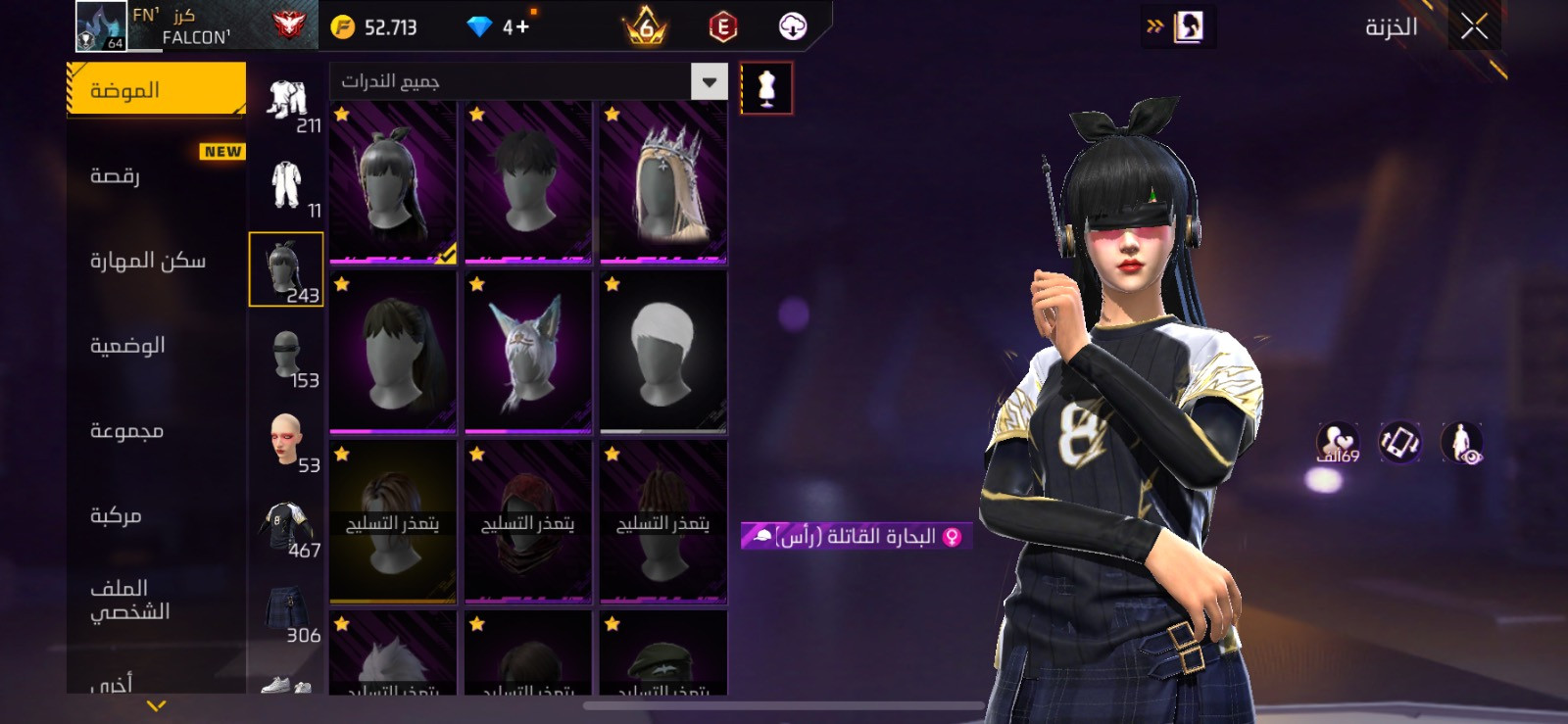Open the سكن المهارة skill skin tab
The image size is (1568, 724).
[x=148, y=261]
